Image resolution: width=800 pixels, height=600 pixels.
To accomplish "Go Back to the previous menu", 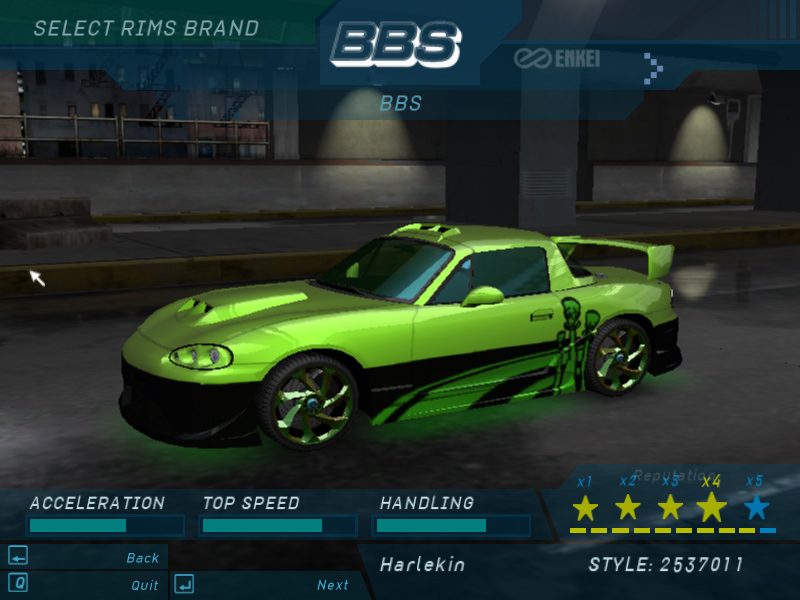I will tap(142, 558).
